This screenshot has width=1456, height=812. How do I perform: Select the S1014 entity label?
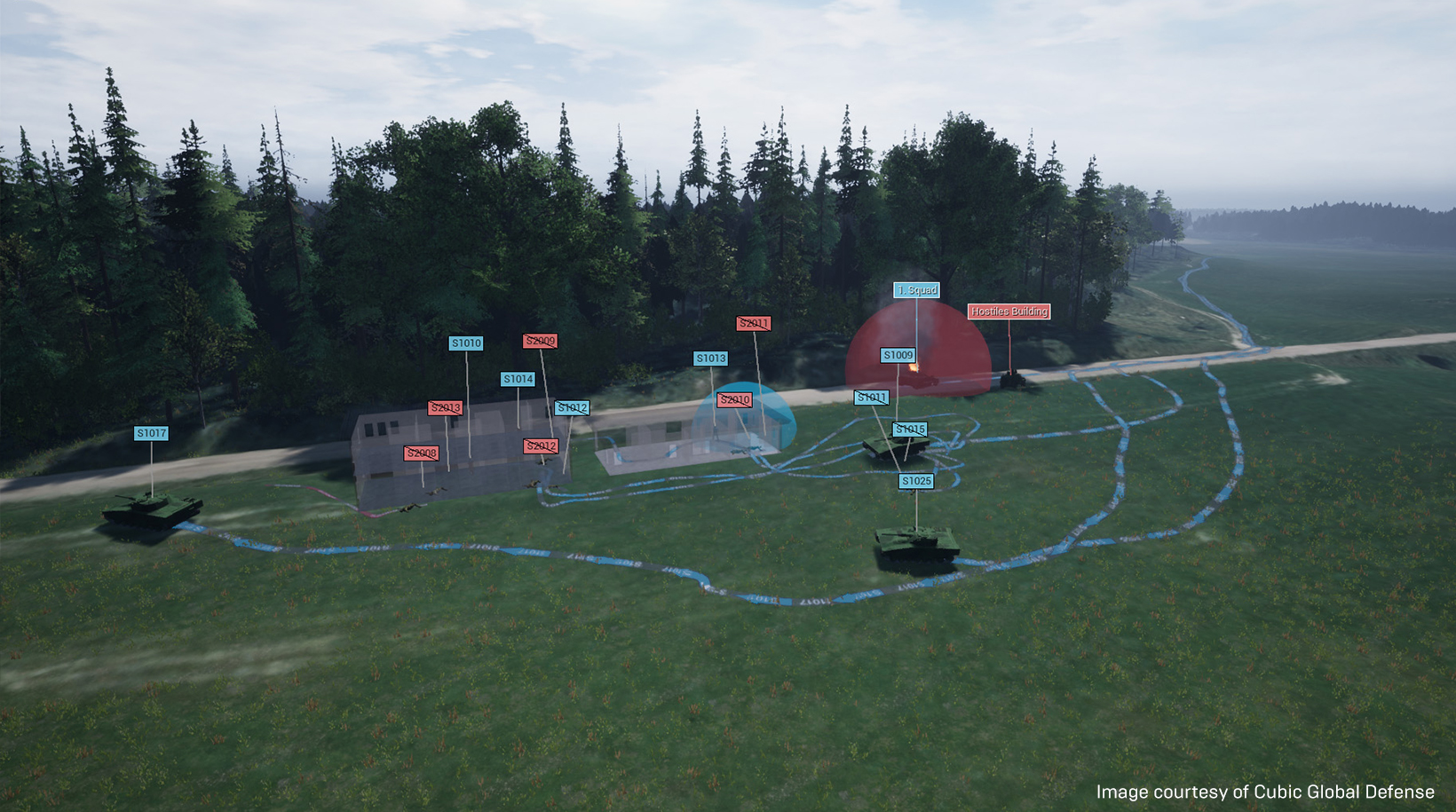coord(517,378)
